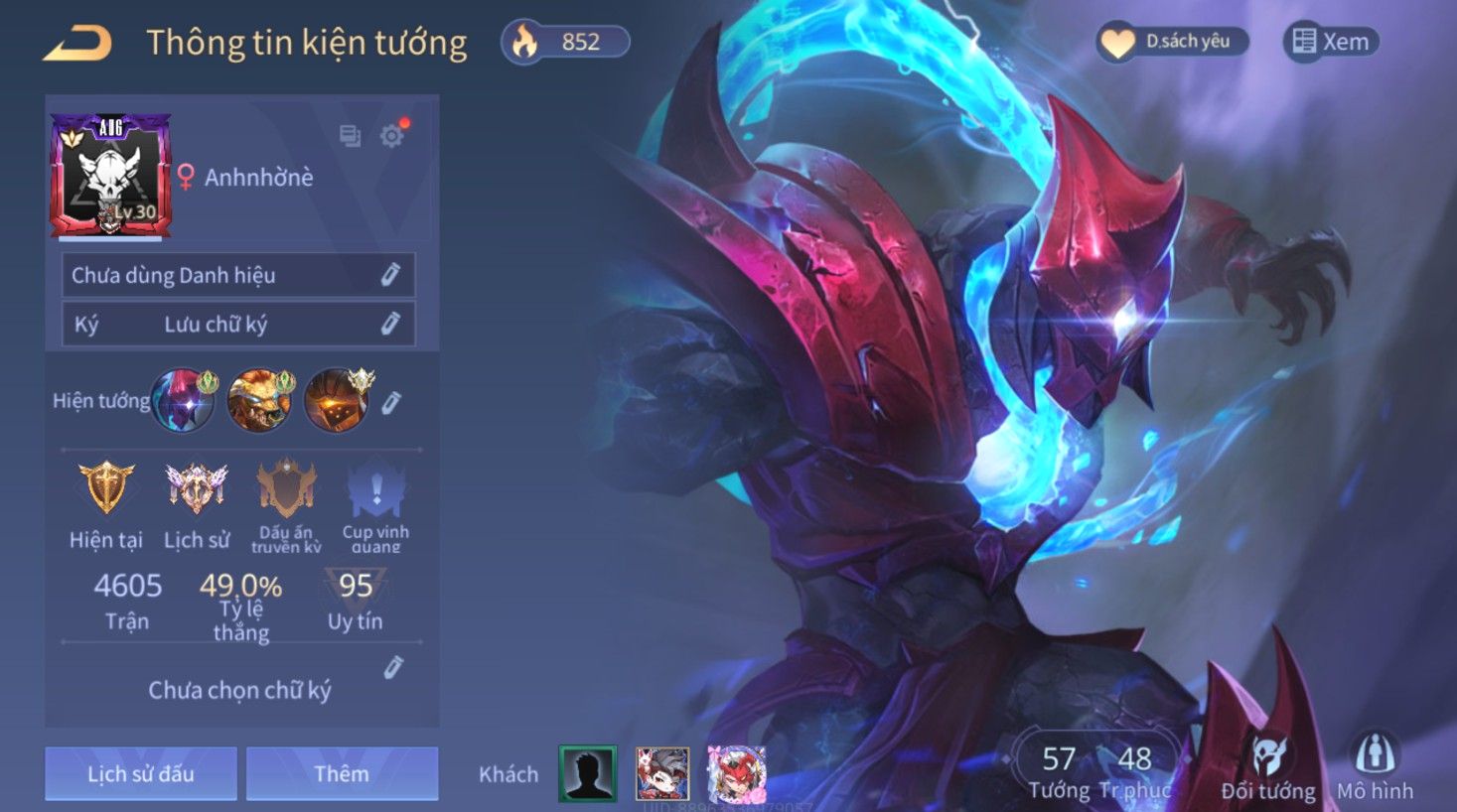Open the D.sách yêu favorites list
1457x812 pixels.
1172,42
